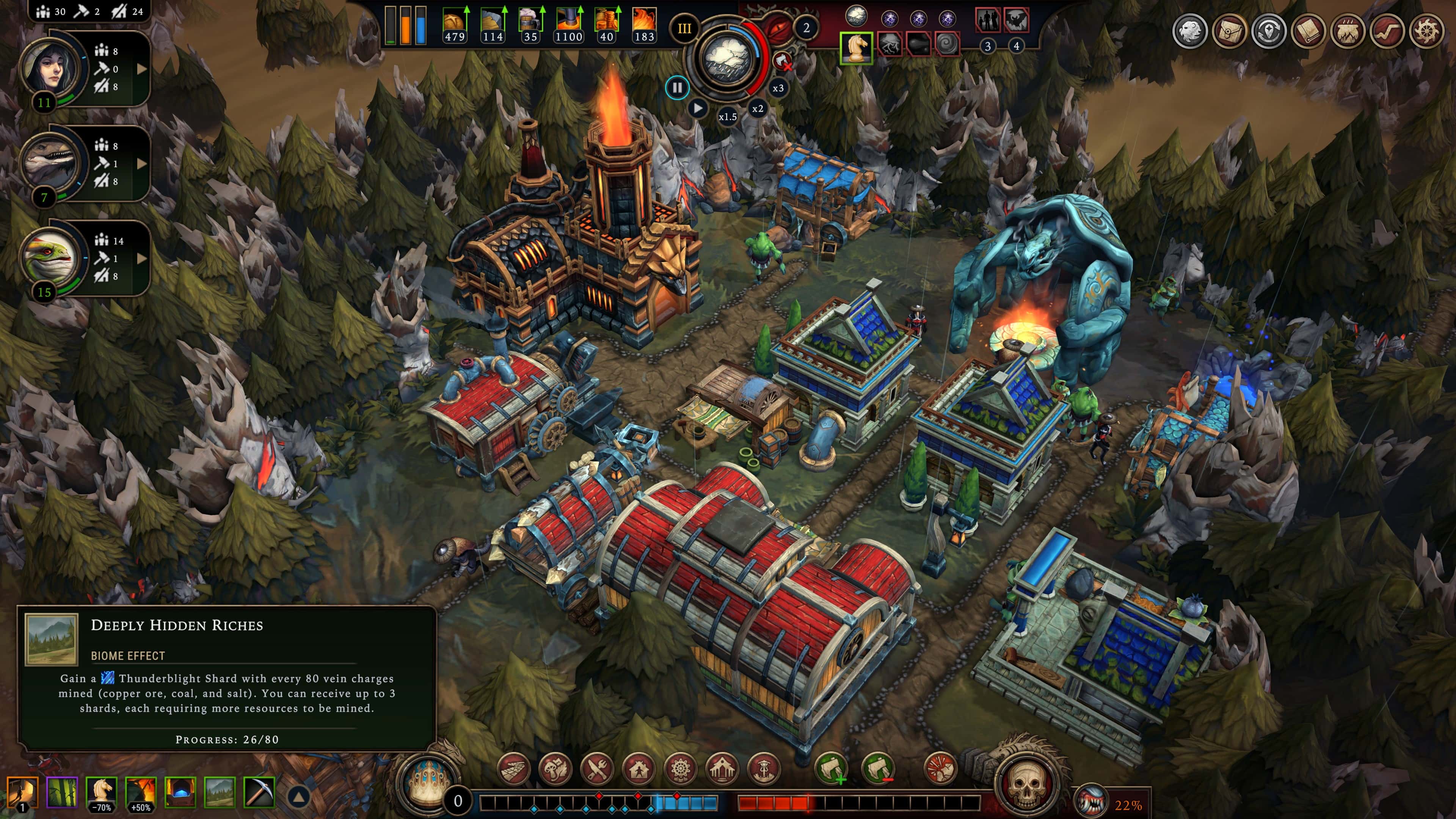Pause the game with the pause button
1456x819 pixels.
pyautogui.click(x=678, y=88)
